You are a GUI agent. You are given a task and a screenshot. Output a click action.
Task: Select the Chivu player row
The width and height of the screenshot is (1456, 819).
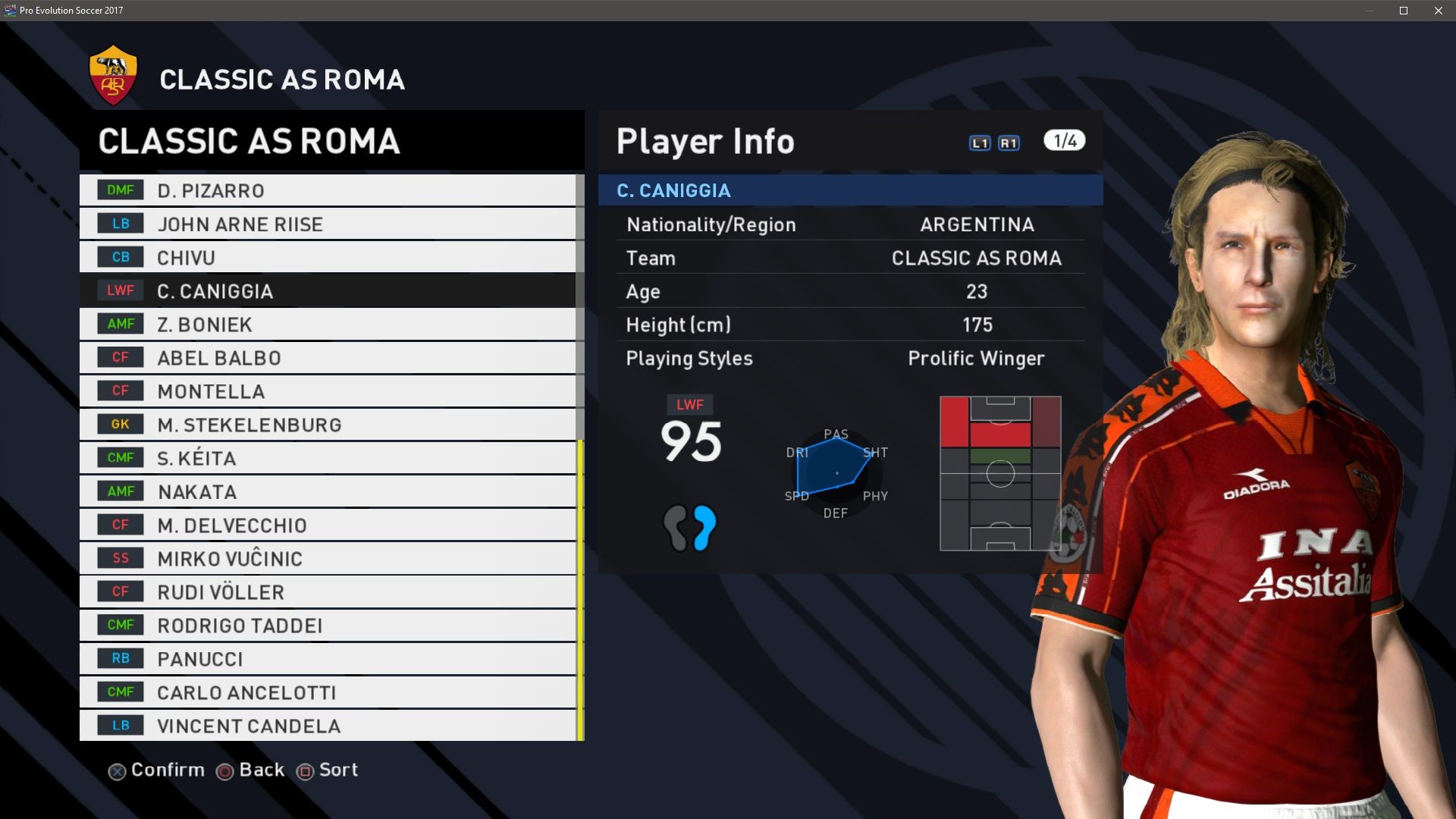click(328, 257)
